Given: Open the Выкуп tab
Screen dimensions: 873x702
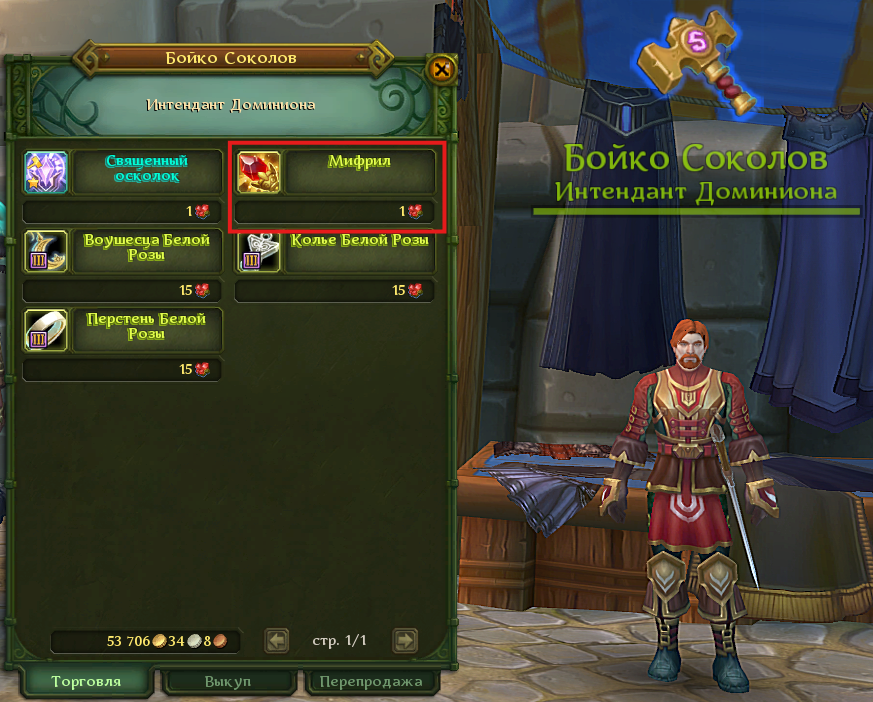Looking at the screenshot, I should pos(228,682).
